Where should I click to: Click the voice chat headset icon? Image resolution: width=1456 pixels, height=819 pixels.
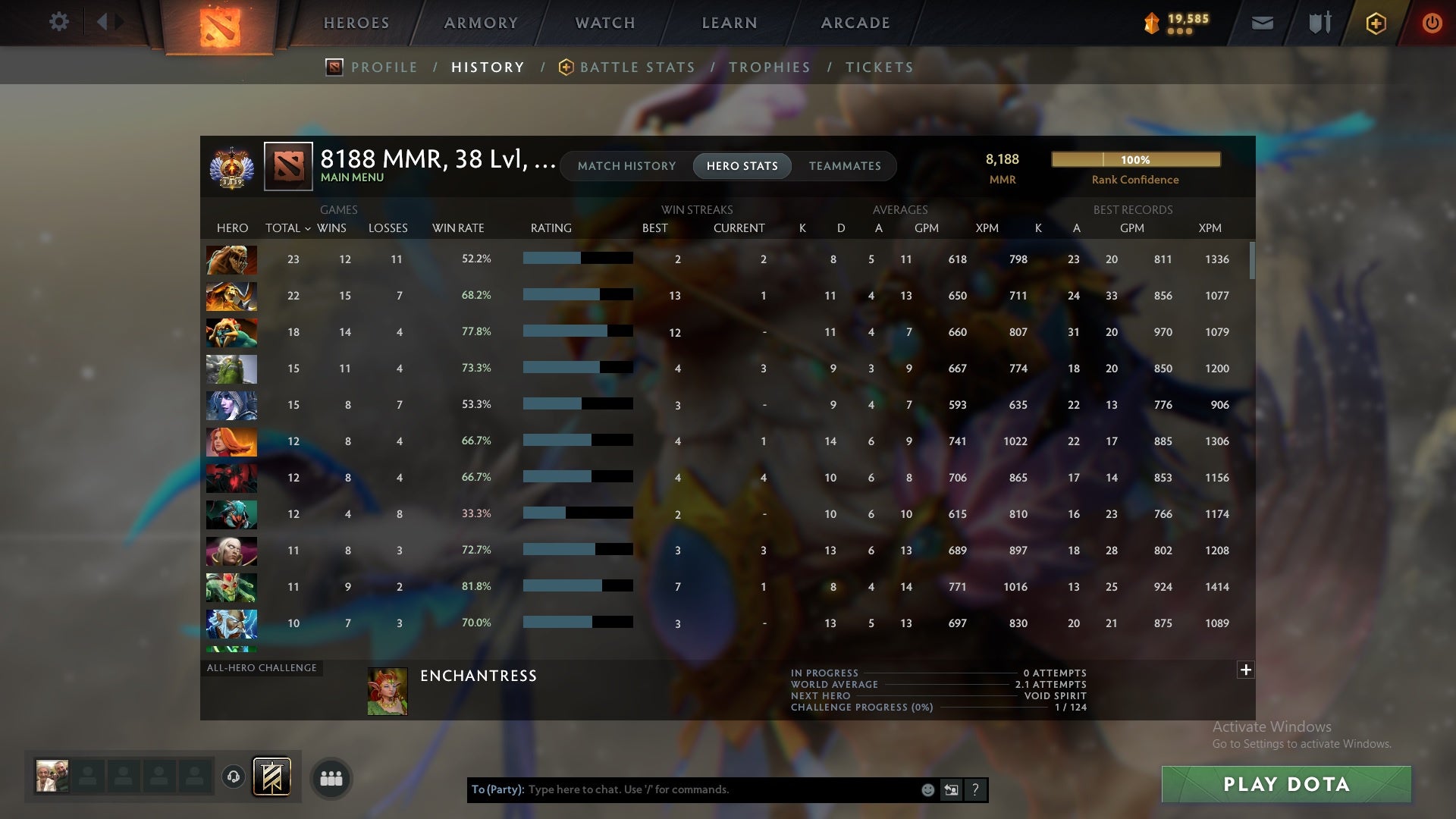click(233, 777)
